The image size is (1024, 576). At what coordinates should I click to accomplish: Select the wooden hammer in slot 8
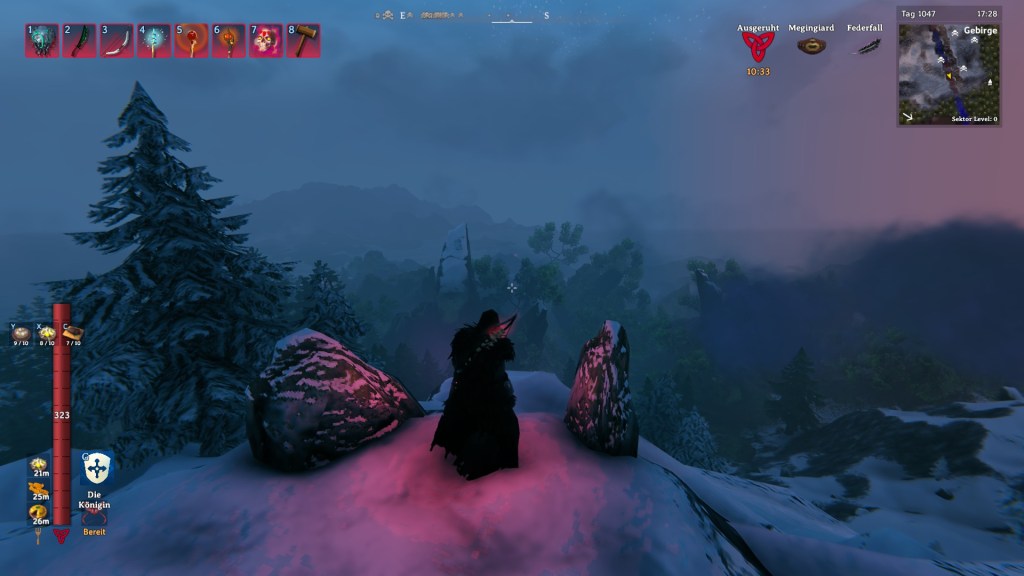click(x=303, y=41)
